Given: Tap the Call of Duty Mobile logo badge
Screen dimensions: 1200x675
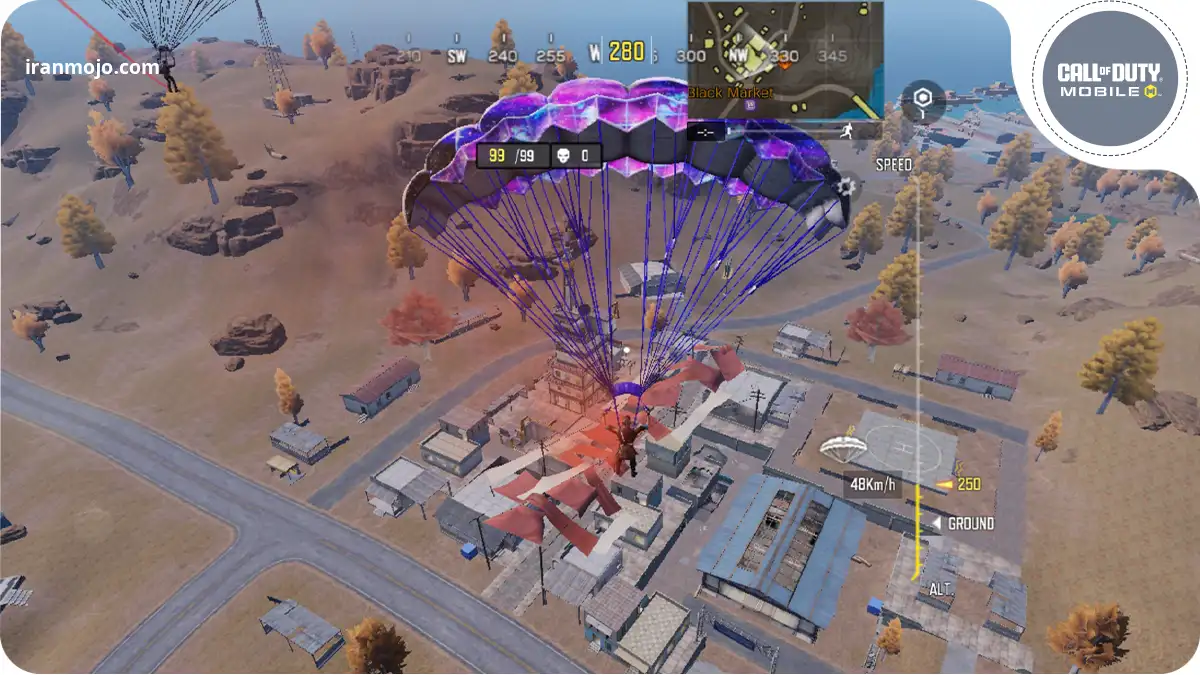Looking at the screenshot, I should 1108,79.
